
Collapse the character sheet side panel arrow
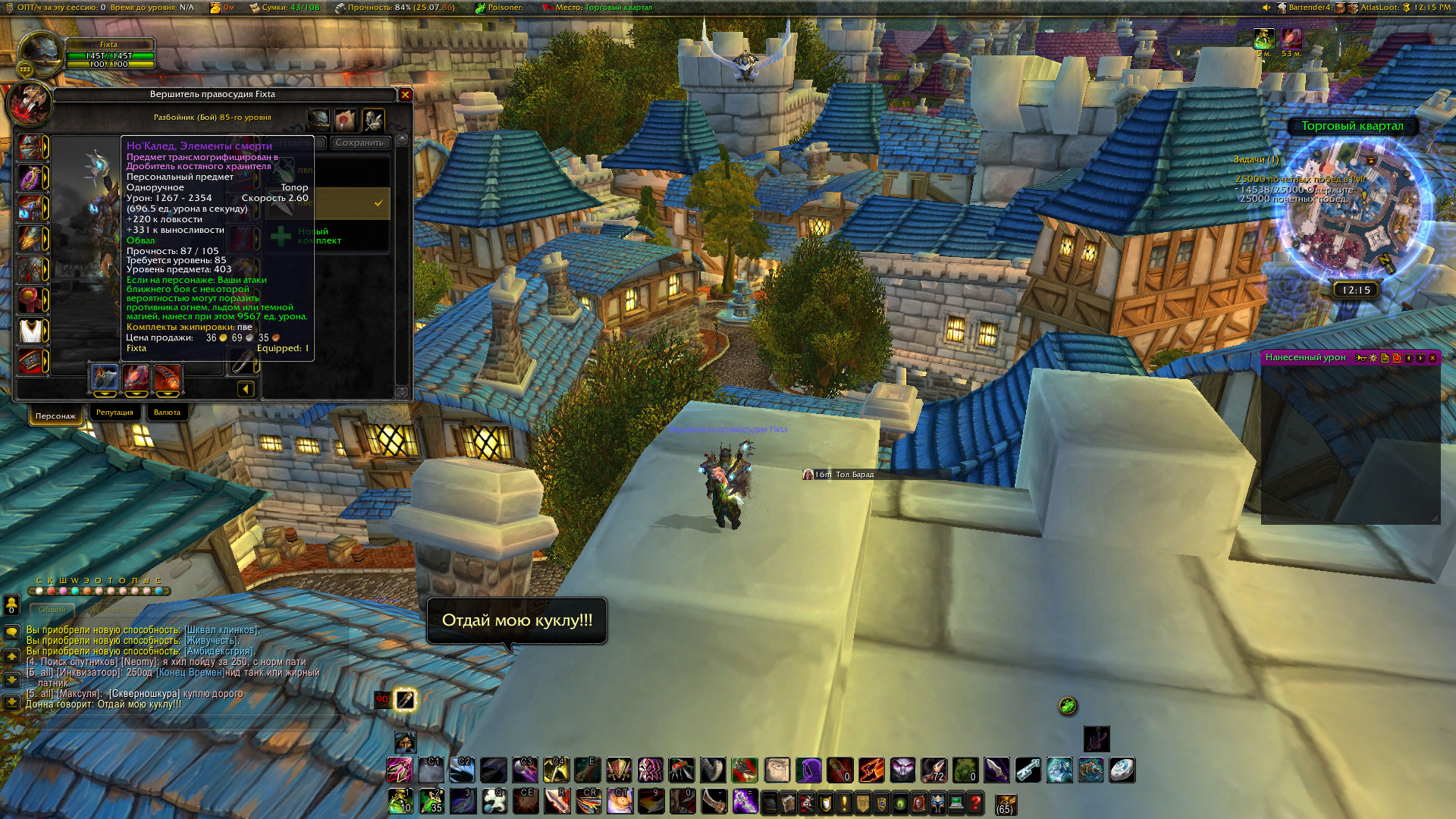click(x=246, y=389)
